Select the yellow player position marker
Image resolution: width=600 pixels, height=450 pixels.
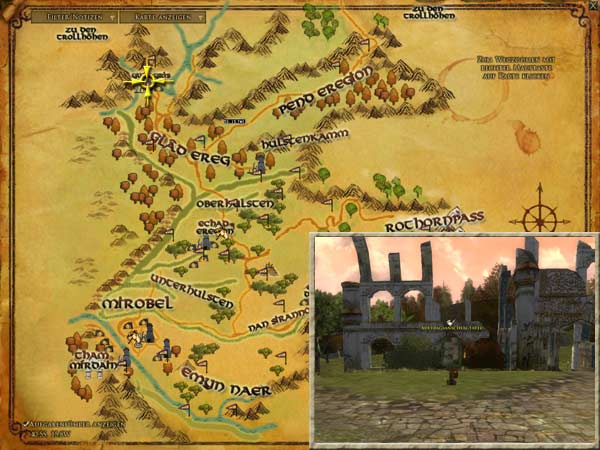pos(148,79)
